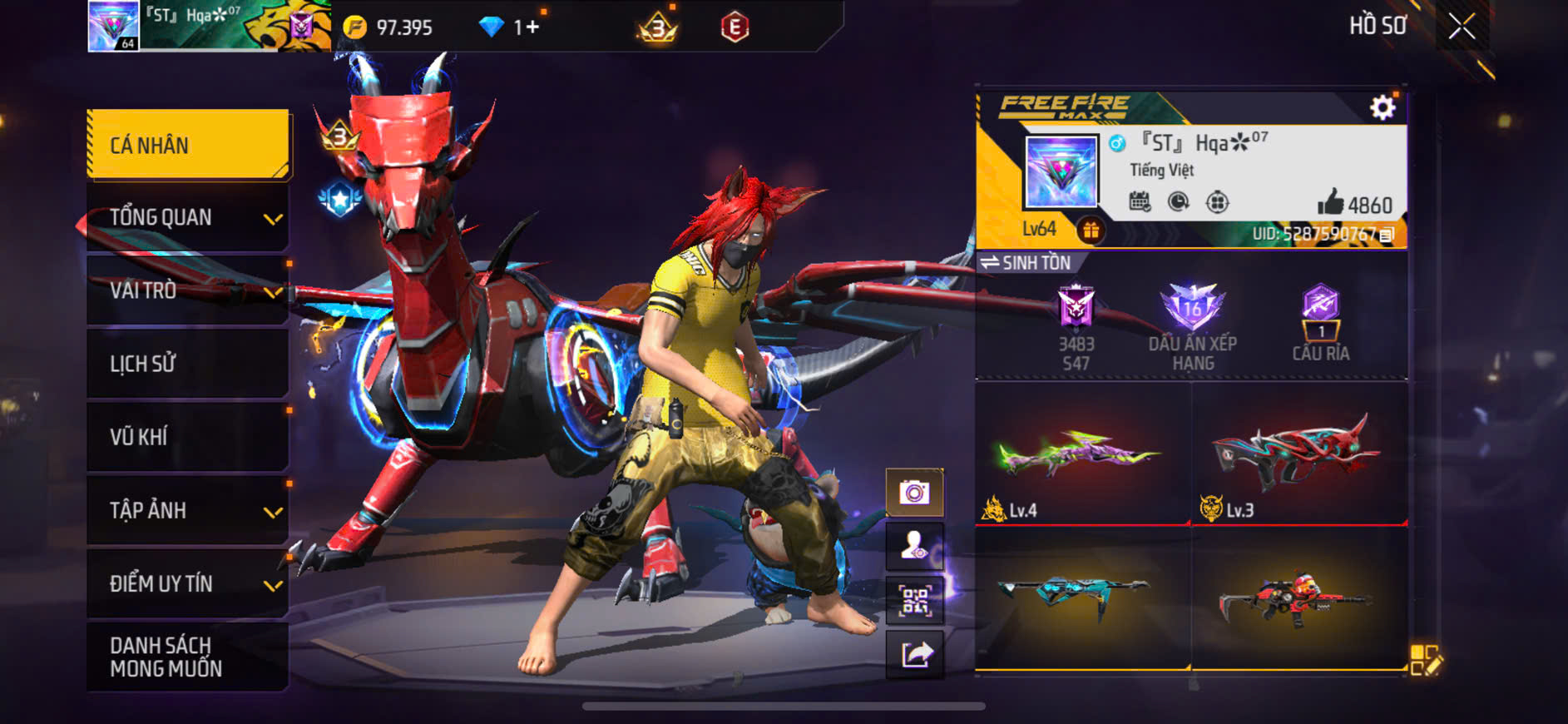
Task: Open the QR code button
Action: (914, 600)
